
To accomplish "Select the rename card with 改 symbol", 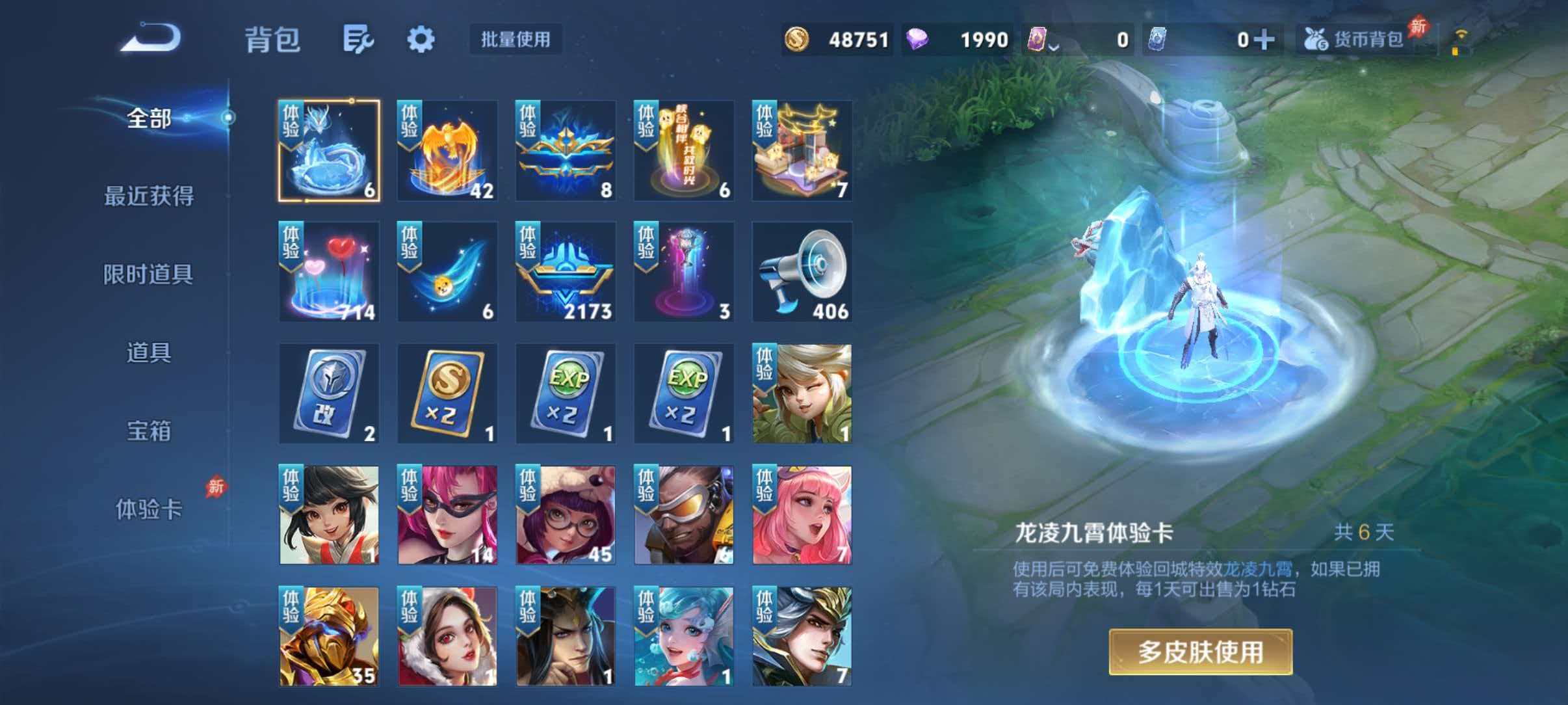I will pos(329,393).
